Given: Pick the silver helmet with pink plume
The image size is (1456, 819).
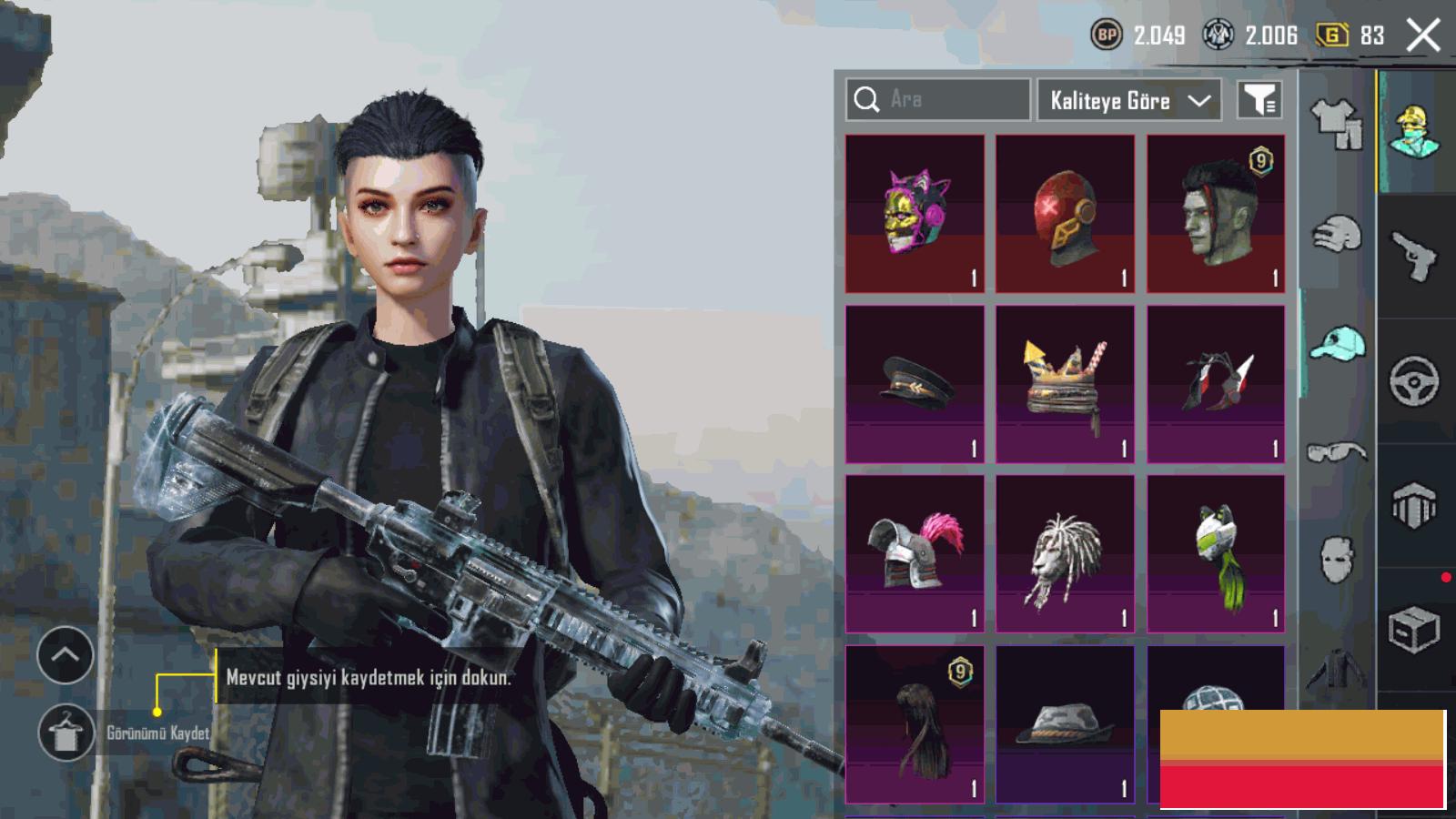Looking at the screenshot, I should coord(915,553).
